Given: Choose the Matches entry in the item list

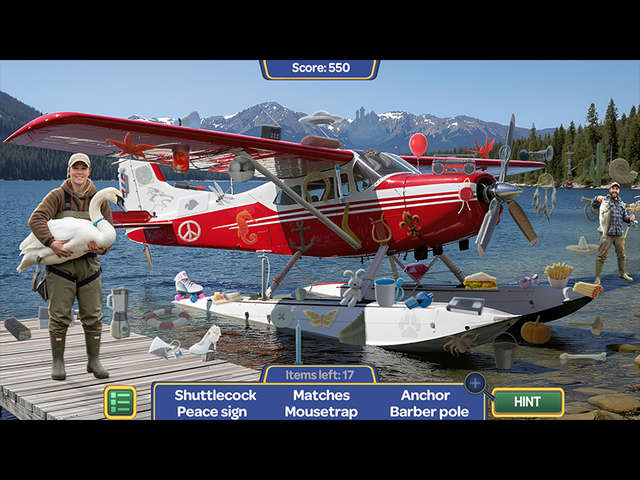Looking at the screenshot, I should tap(321, 395).
